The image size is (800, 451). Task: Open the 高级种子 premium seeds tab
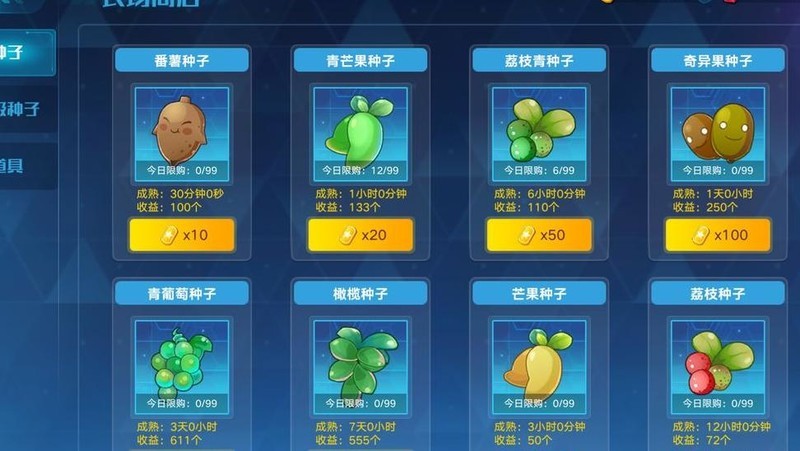pos(22,109)
